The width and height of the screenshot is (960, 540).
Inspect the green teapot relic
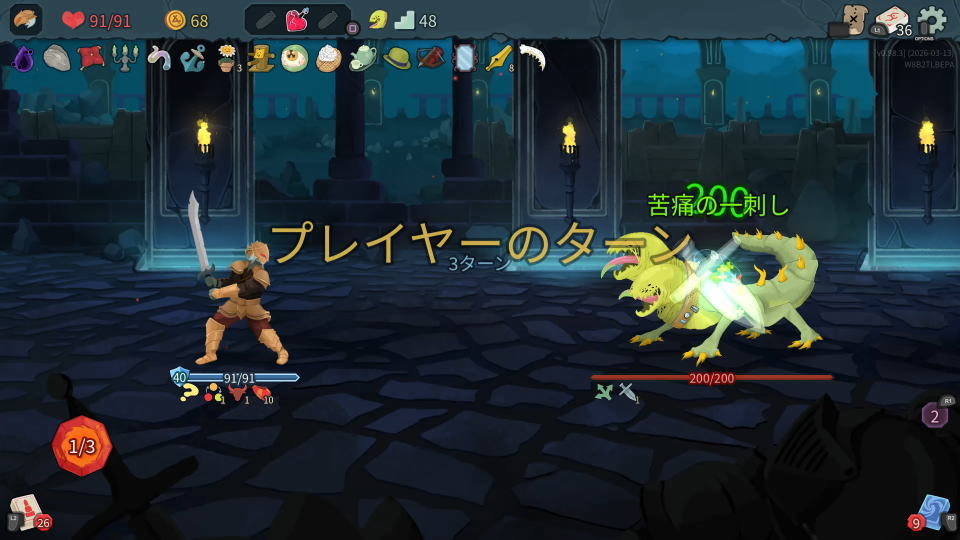(362, 59)
